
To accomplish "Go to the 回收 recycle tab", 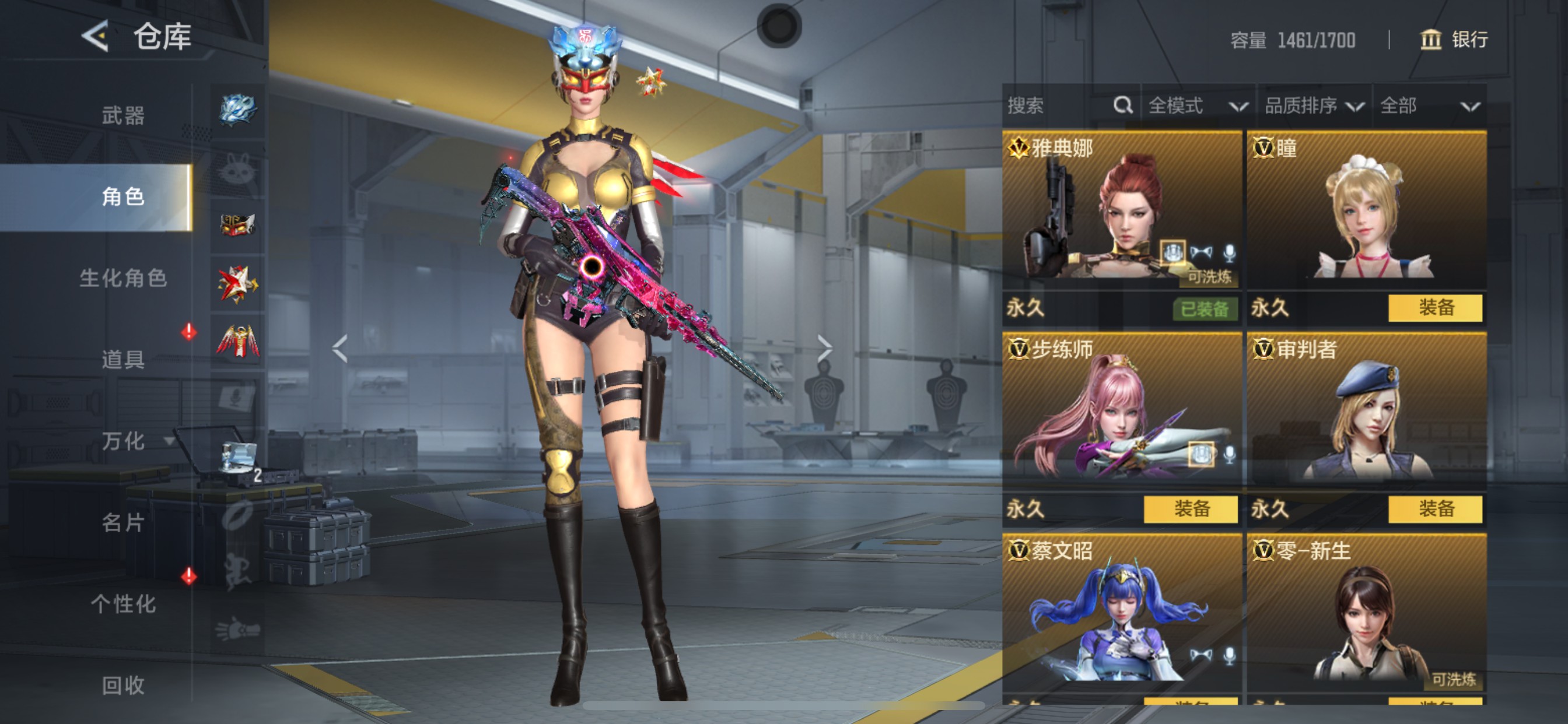I will pyautogui.click(x=123, y=685).
